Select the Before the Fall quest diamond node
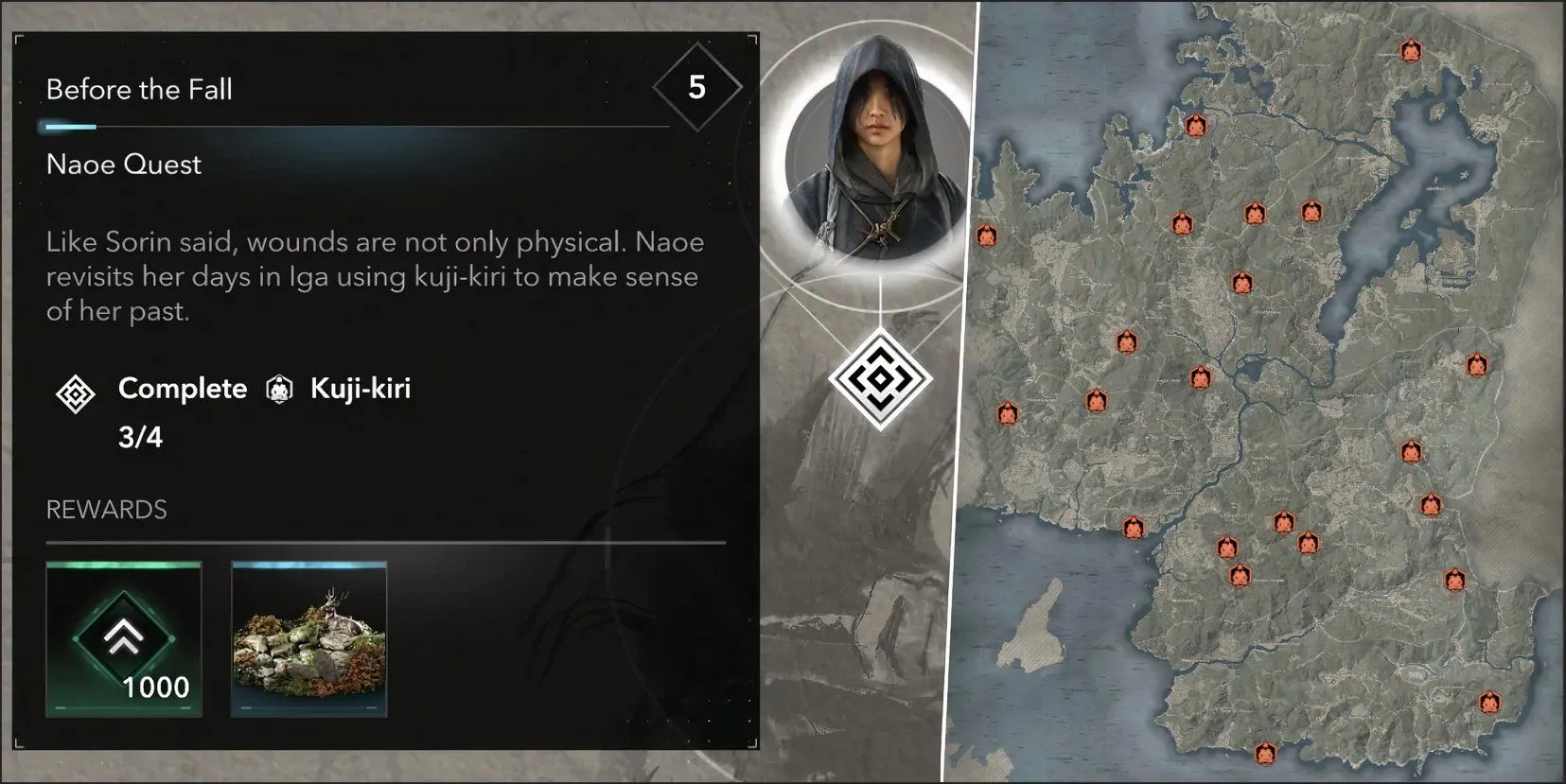Screen dimensions: 1566x784 (x=880, y=379)
